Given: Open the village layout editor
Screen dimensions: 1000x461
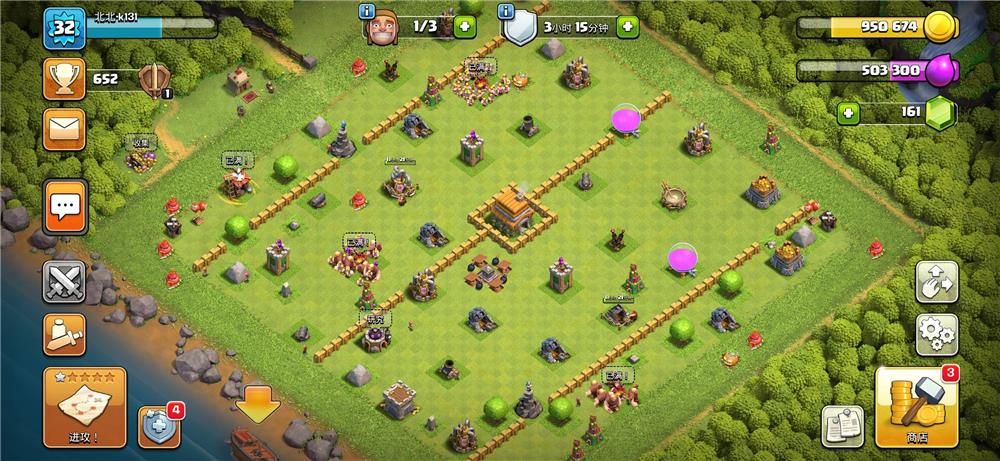Looking at the screenshot, I should pos(936,283).
